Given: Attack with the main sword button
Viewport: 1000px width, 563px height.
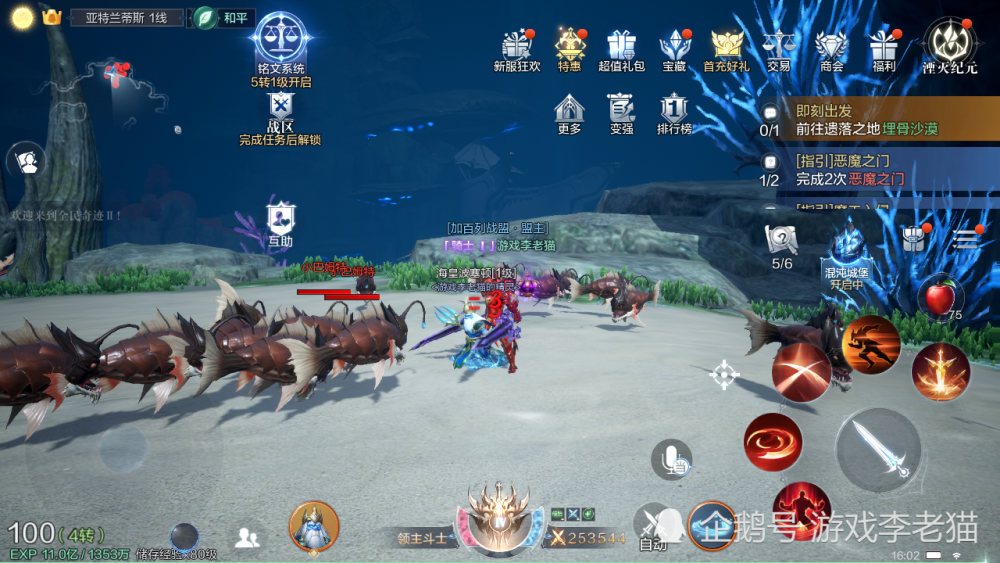Looking at the screenshot, I should 878,449.
